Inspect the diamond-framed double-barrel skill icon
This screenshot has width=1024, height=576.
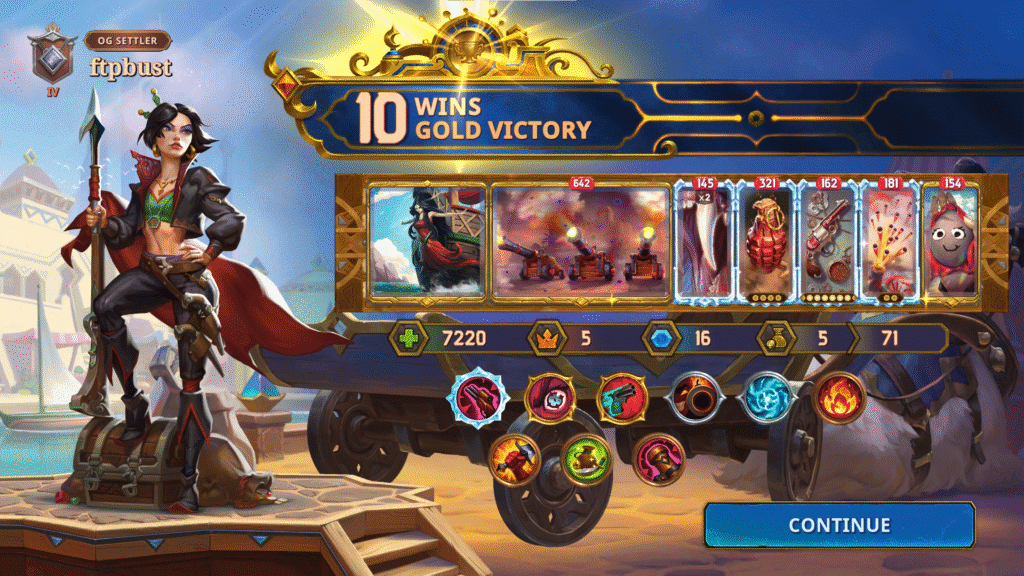click(x=478, y=398)
